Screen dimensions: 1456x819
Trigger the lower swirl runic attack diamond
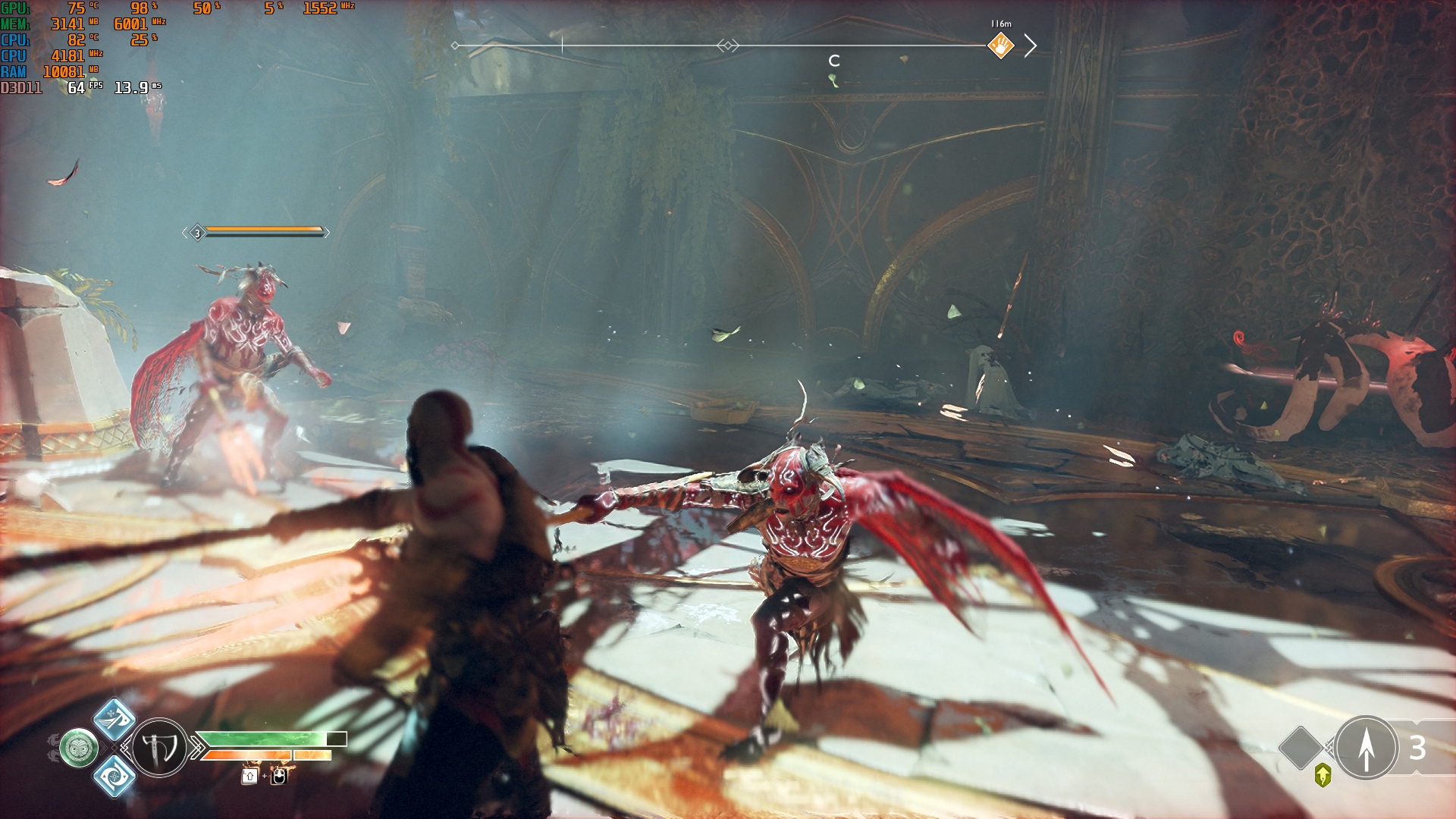point(114,776)
